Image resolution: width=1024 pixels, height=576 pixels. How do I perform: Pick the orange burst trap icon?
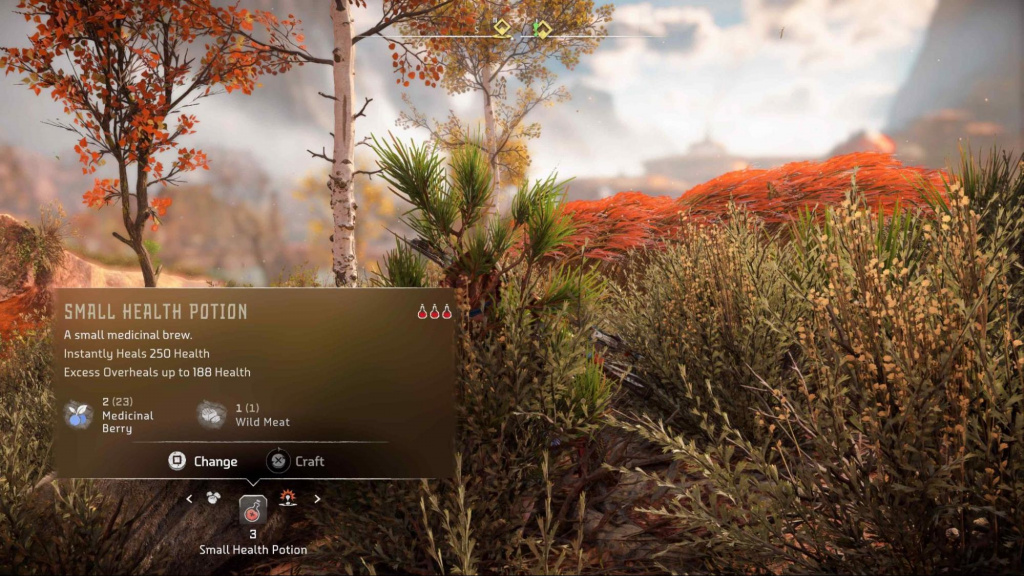[x=289, y=497]
